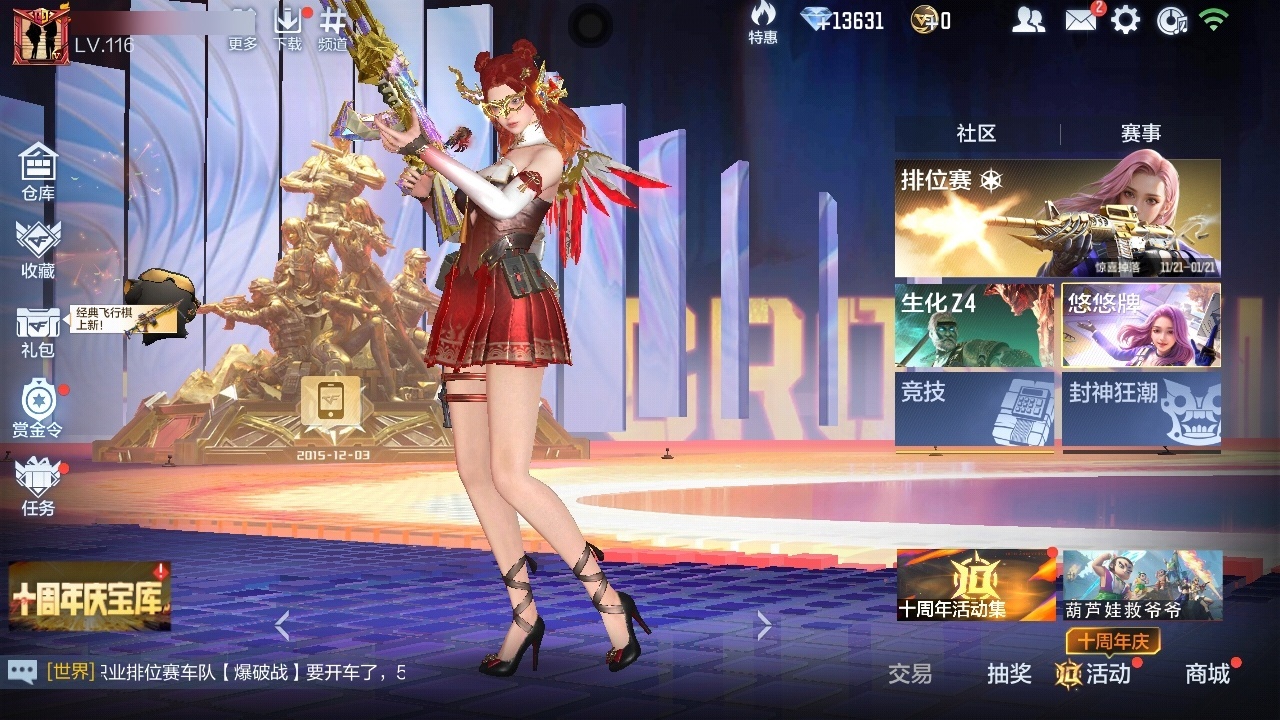Open the friends list icon
The height and width of the screenshot is (720, 1280).
[x=1028, y=20]
